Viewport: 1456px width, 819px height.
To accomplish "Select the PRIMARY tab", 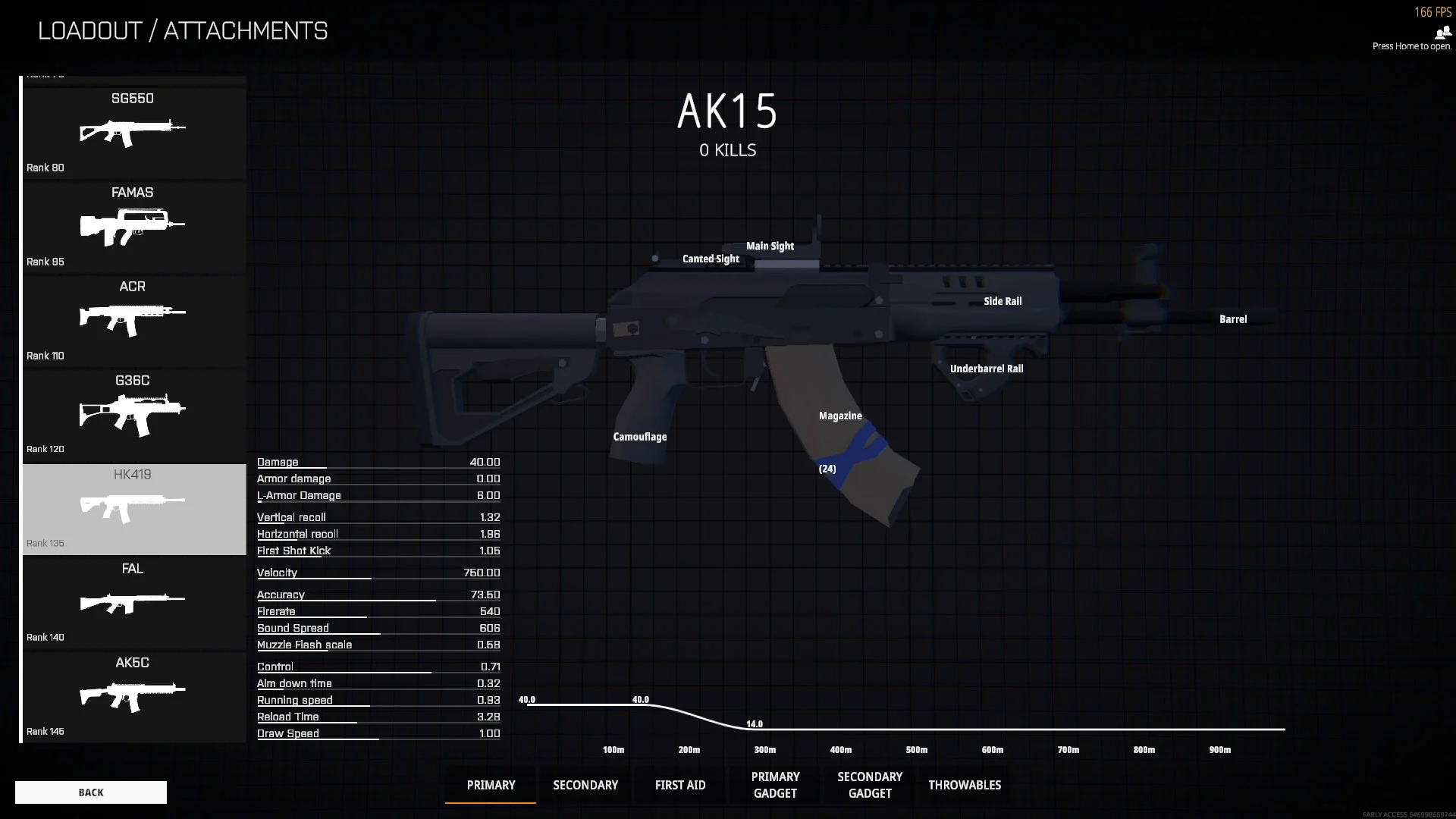I will 490,785.
